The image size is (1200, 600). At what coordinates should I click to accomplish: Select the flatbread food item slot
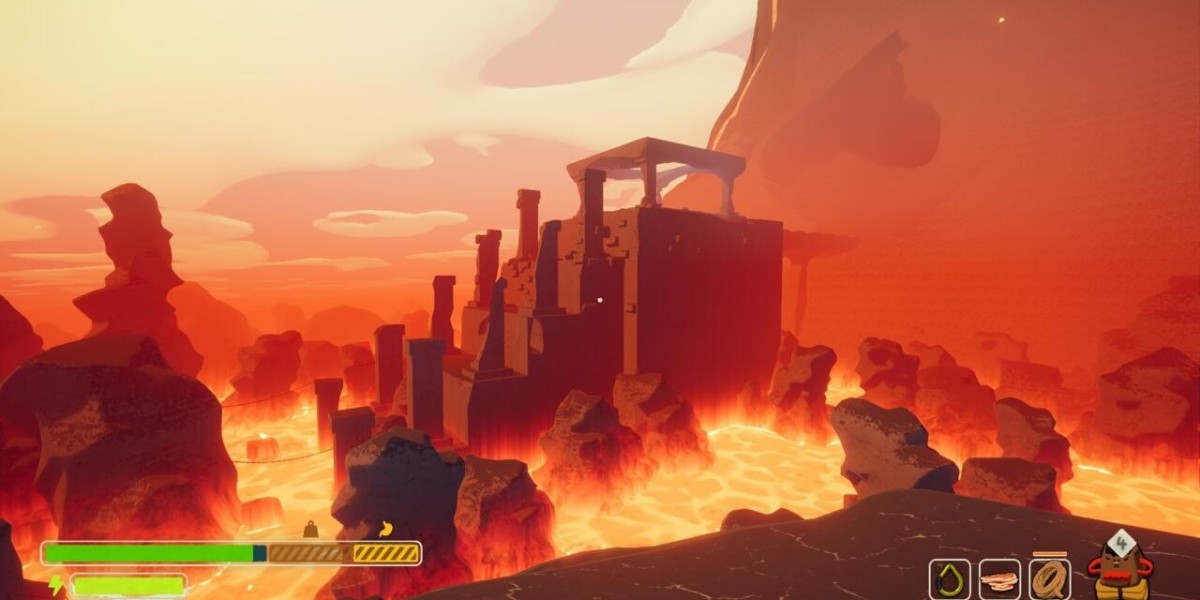click(999, 579)
